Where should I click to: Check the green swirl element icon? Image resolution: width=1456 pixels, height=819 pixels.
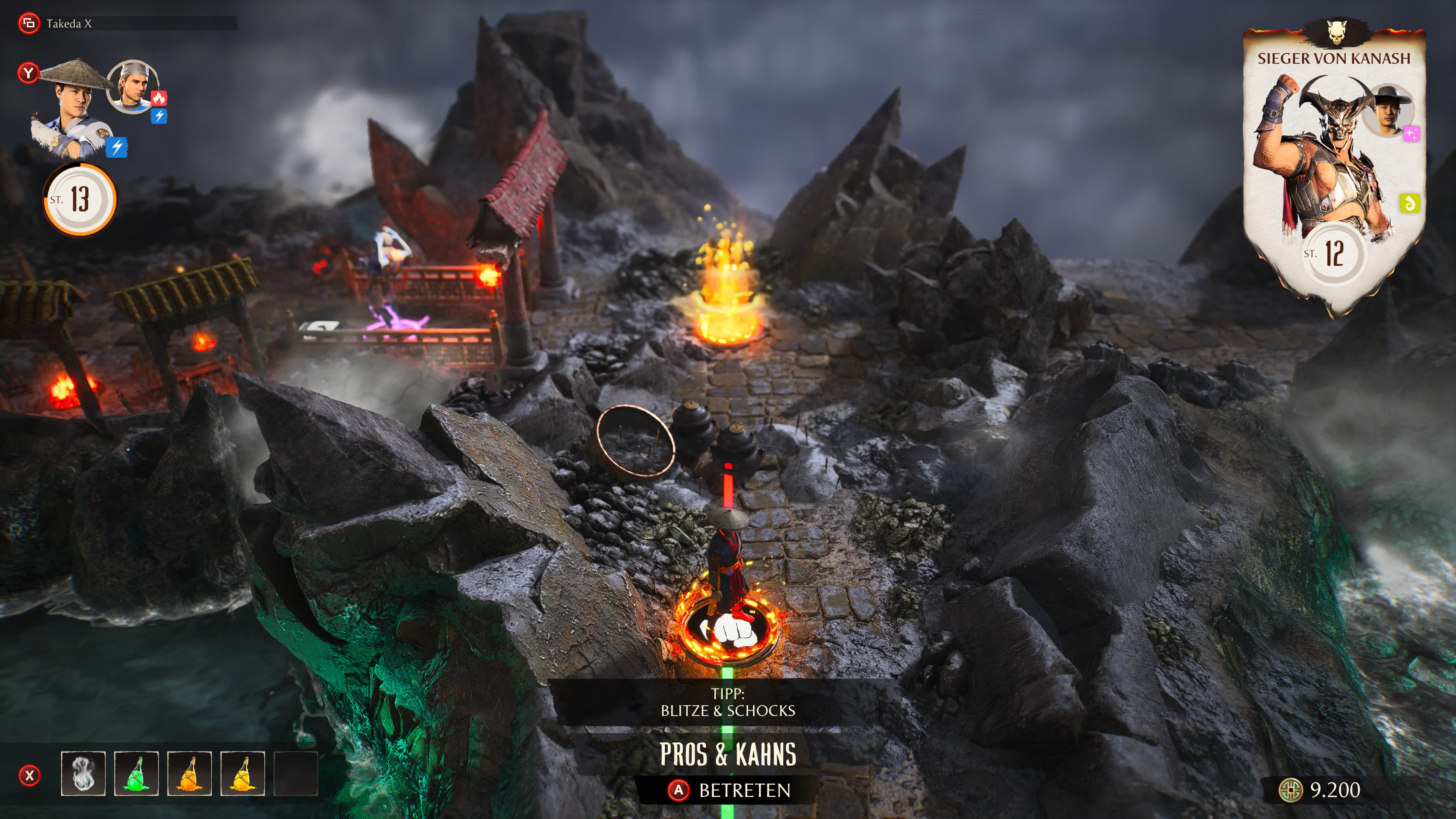click(x=1410, y=204)
